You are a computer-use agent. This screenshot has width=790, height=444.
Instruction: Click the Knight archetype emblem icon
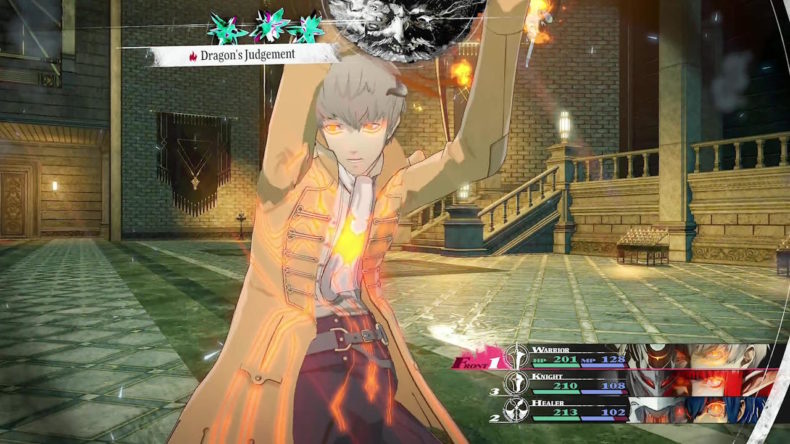coord(518,384)
